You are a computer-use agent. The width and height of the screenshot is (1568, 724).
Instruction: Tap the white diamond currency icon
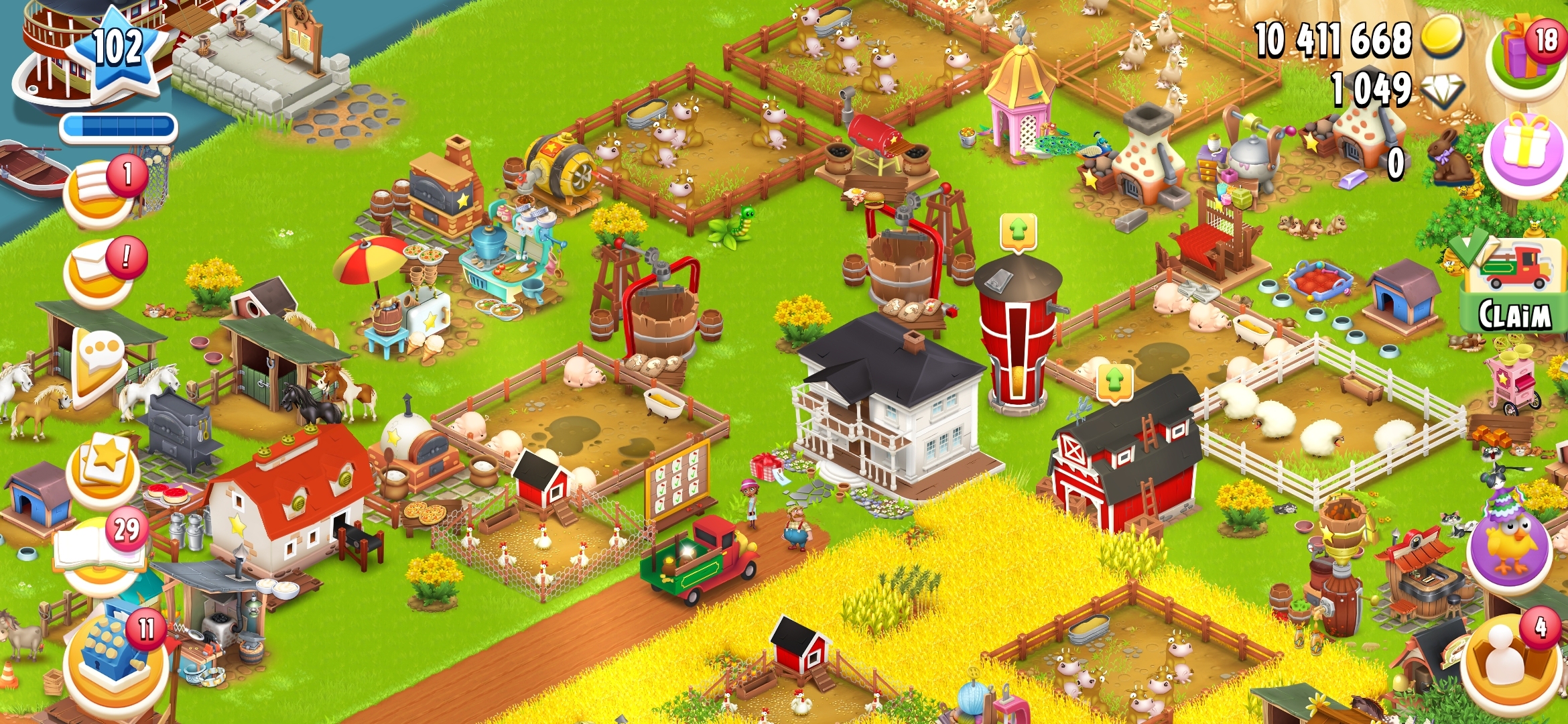tap(1441, 90)
